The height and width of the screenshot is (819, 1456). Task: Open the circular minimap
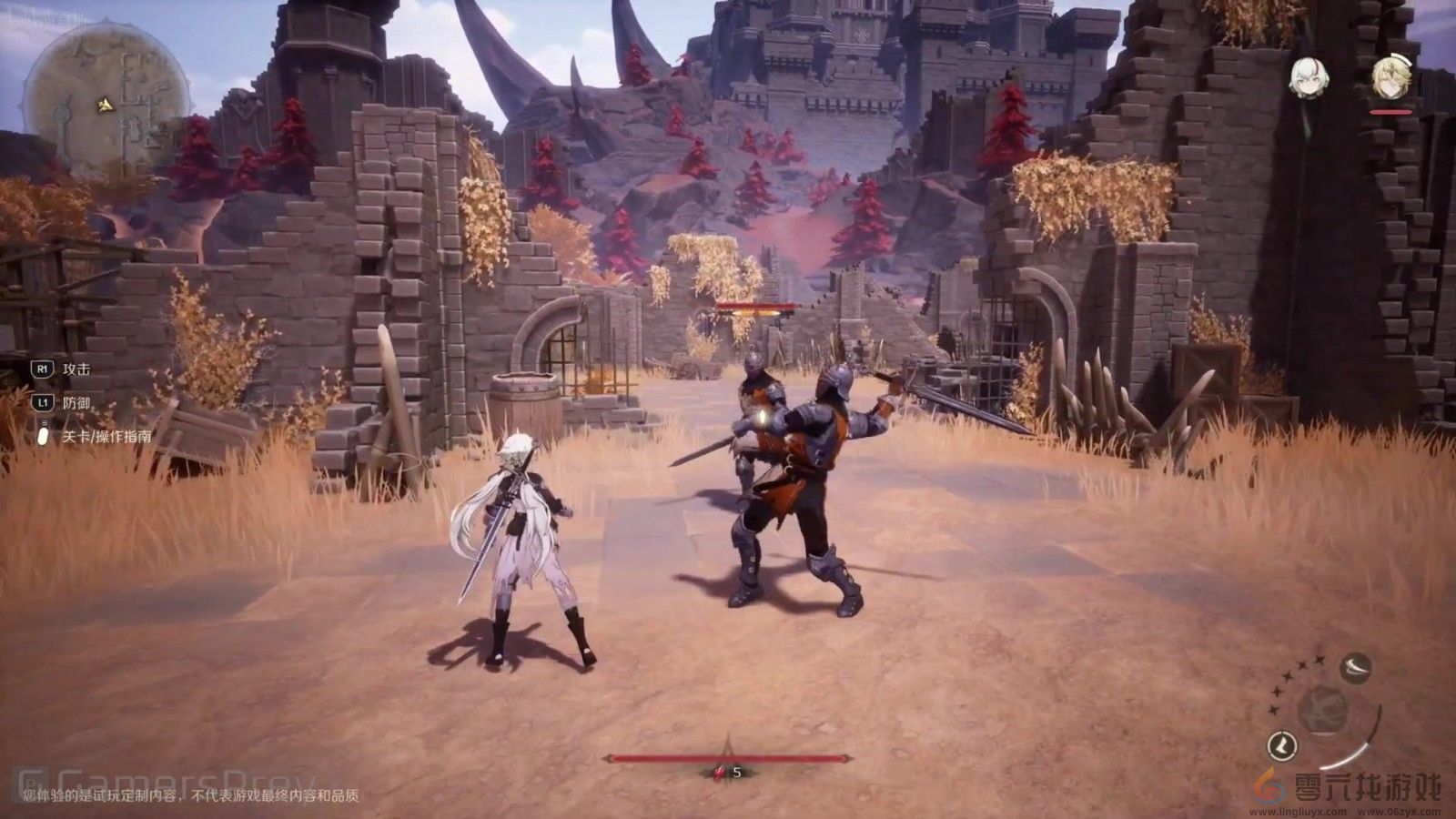pyautogui.click(x=106, y=101)
